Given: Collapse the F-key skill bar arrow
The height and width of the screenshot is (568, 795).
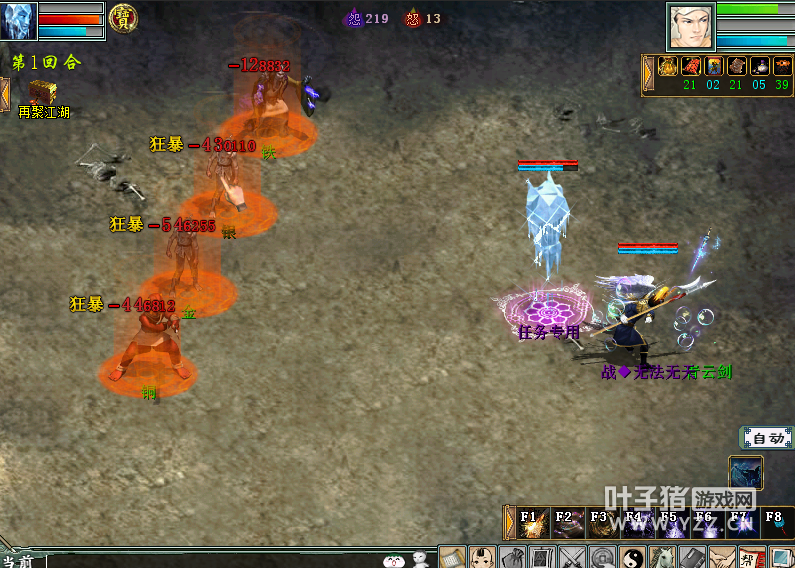Looking at the screenshot, I should pos(510,523).
